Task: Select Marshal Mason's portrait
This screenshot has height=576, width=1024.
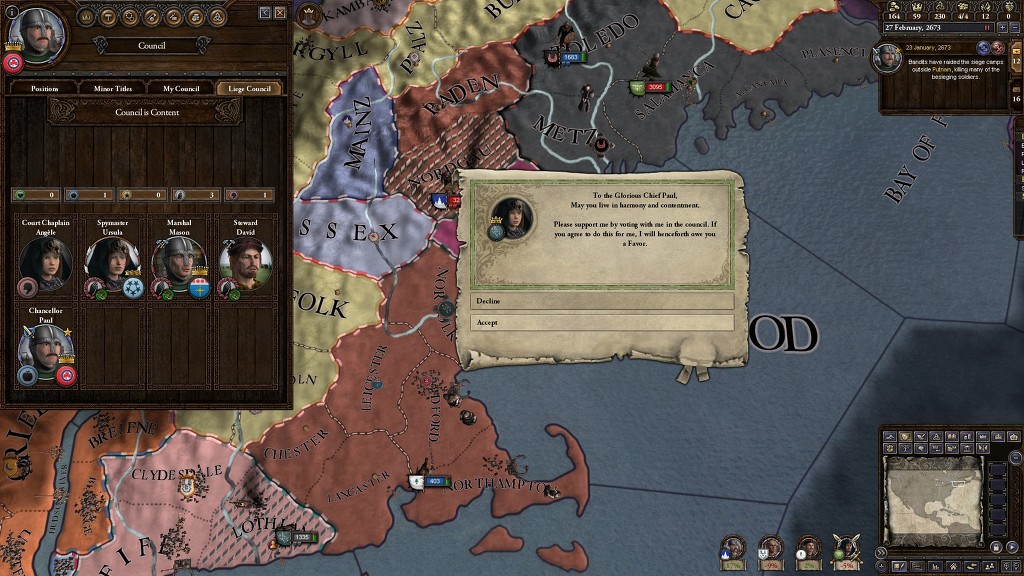Action: 178,264
